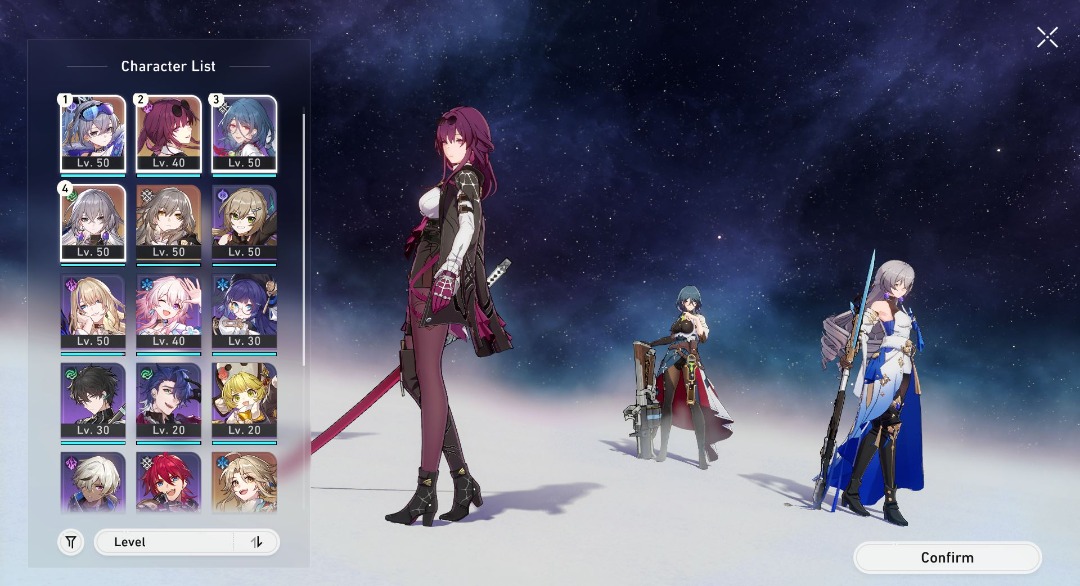Open the character filter funnel button
This screenshot has height=586, width=1080.
71,542
